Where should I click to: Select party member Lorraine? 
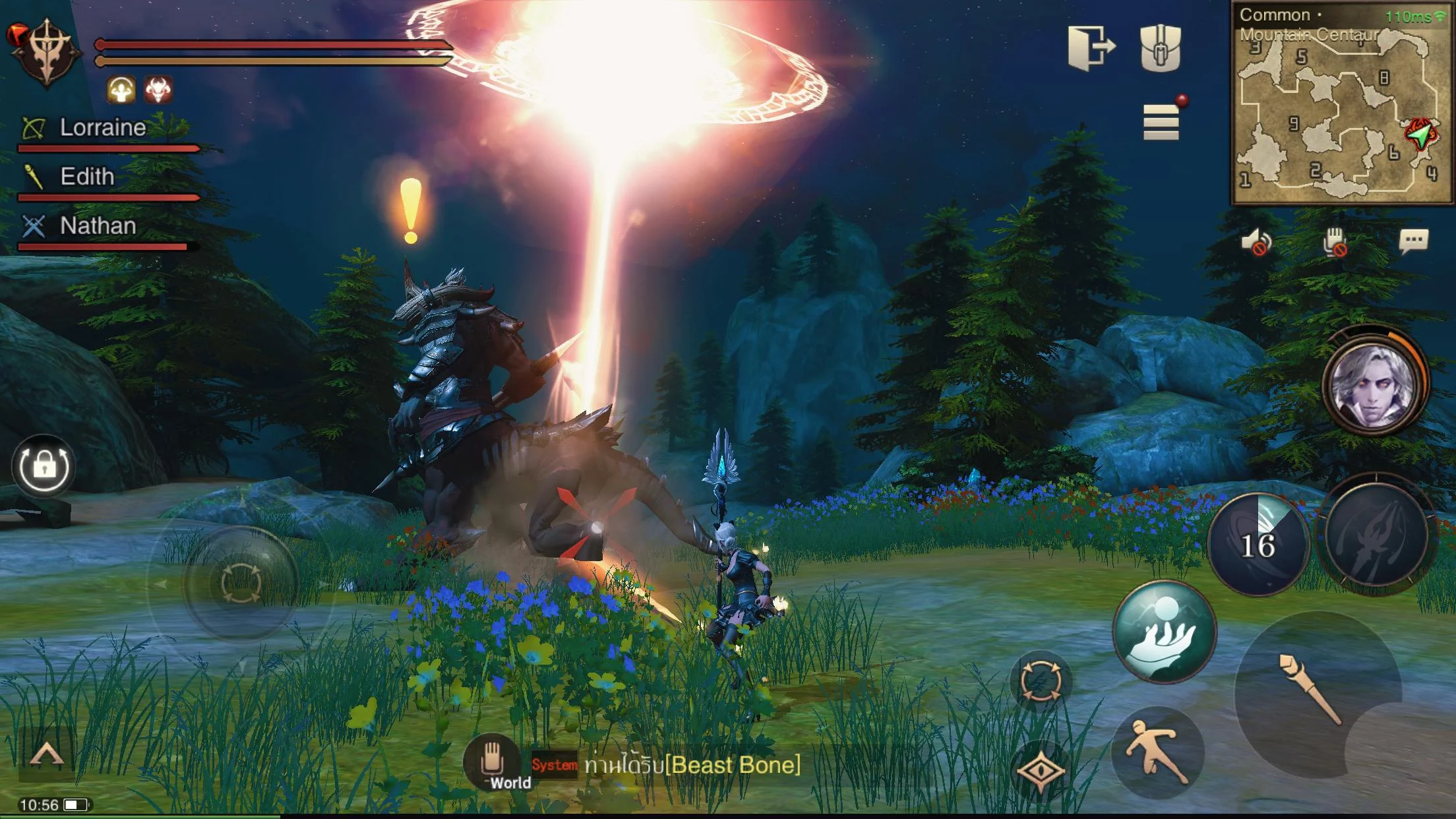coord(102,128)
